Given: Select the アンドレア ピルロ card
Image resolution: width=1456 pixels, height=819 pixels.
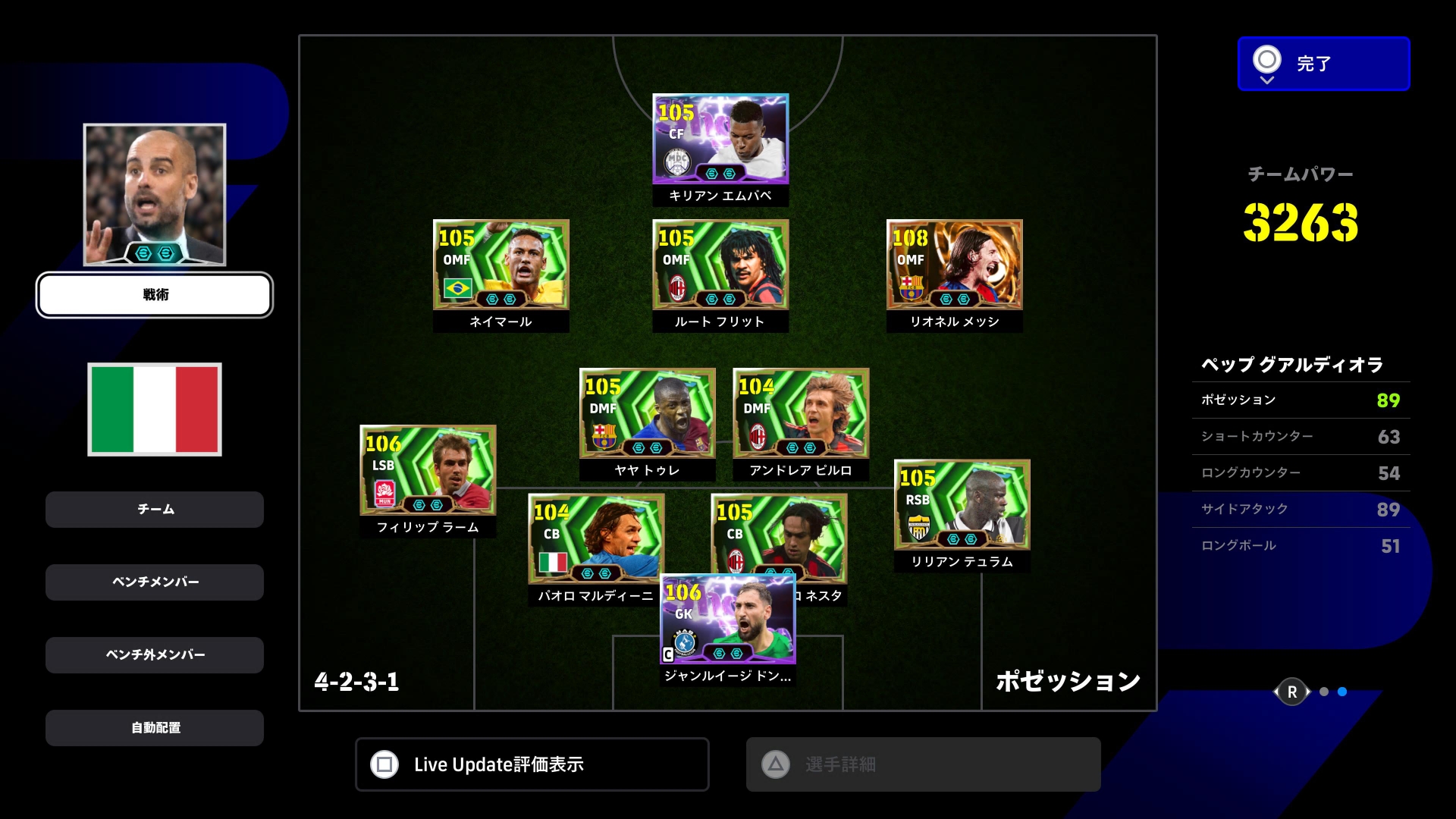Looking at the screenshot, I should (801, 414).
